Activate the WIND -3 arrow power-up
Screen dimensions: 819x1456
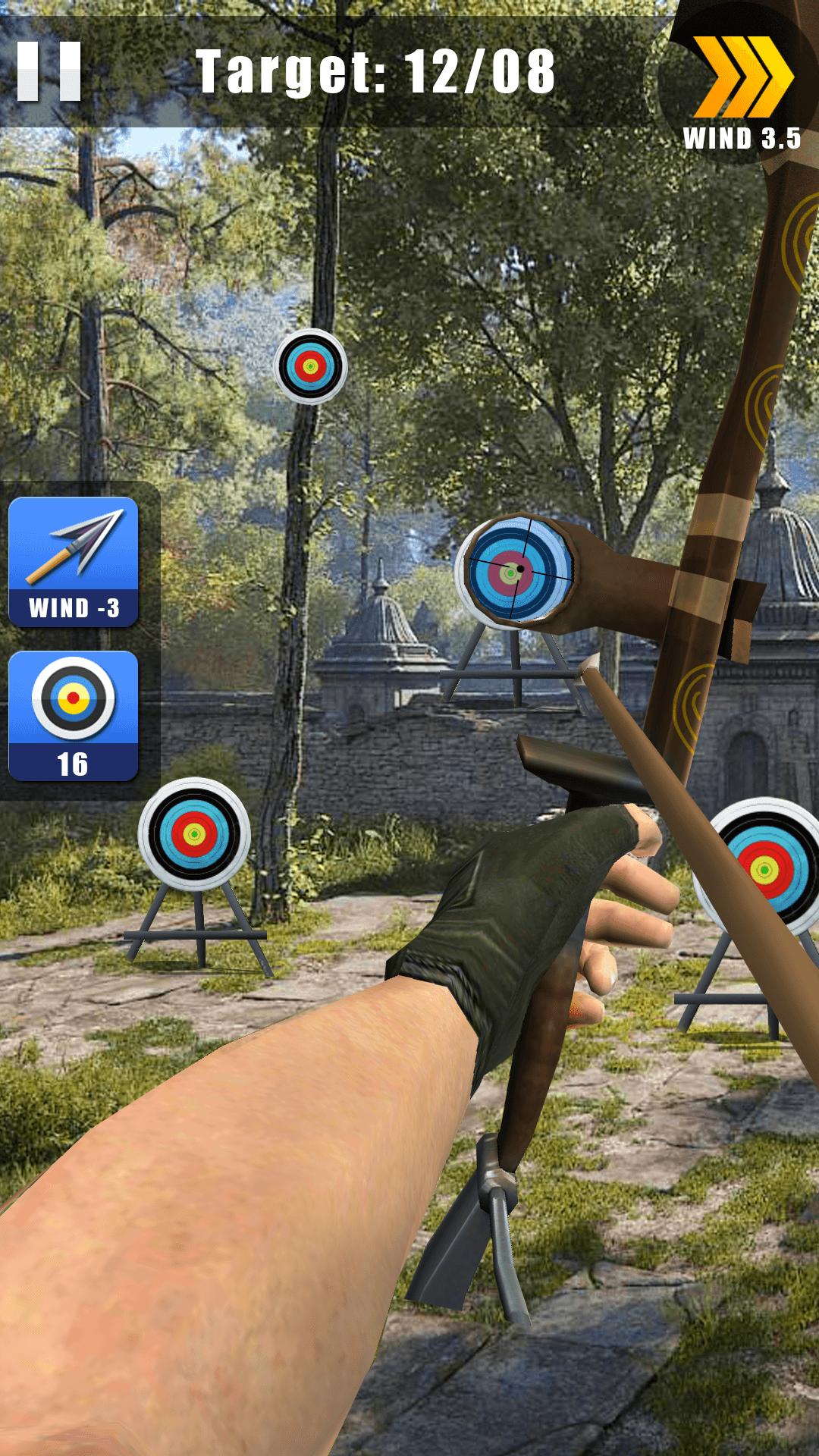74,562
